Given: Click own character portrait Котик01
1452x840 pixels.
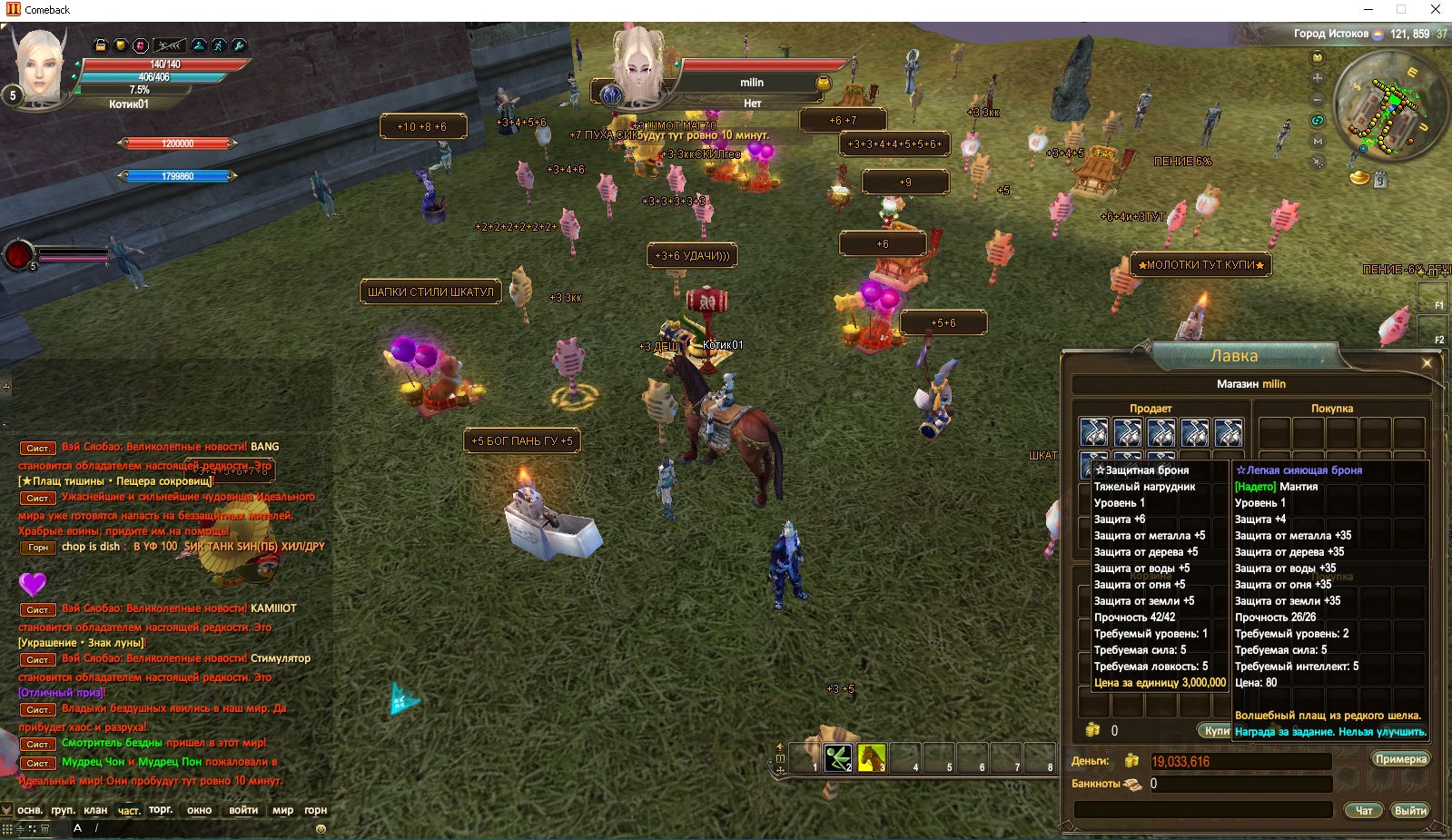Looking at the screenshot, I should click(x=40, y=64).
